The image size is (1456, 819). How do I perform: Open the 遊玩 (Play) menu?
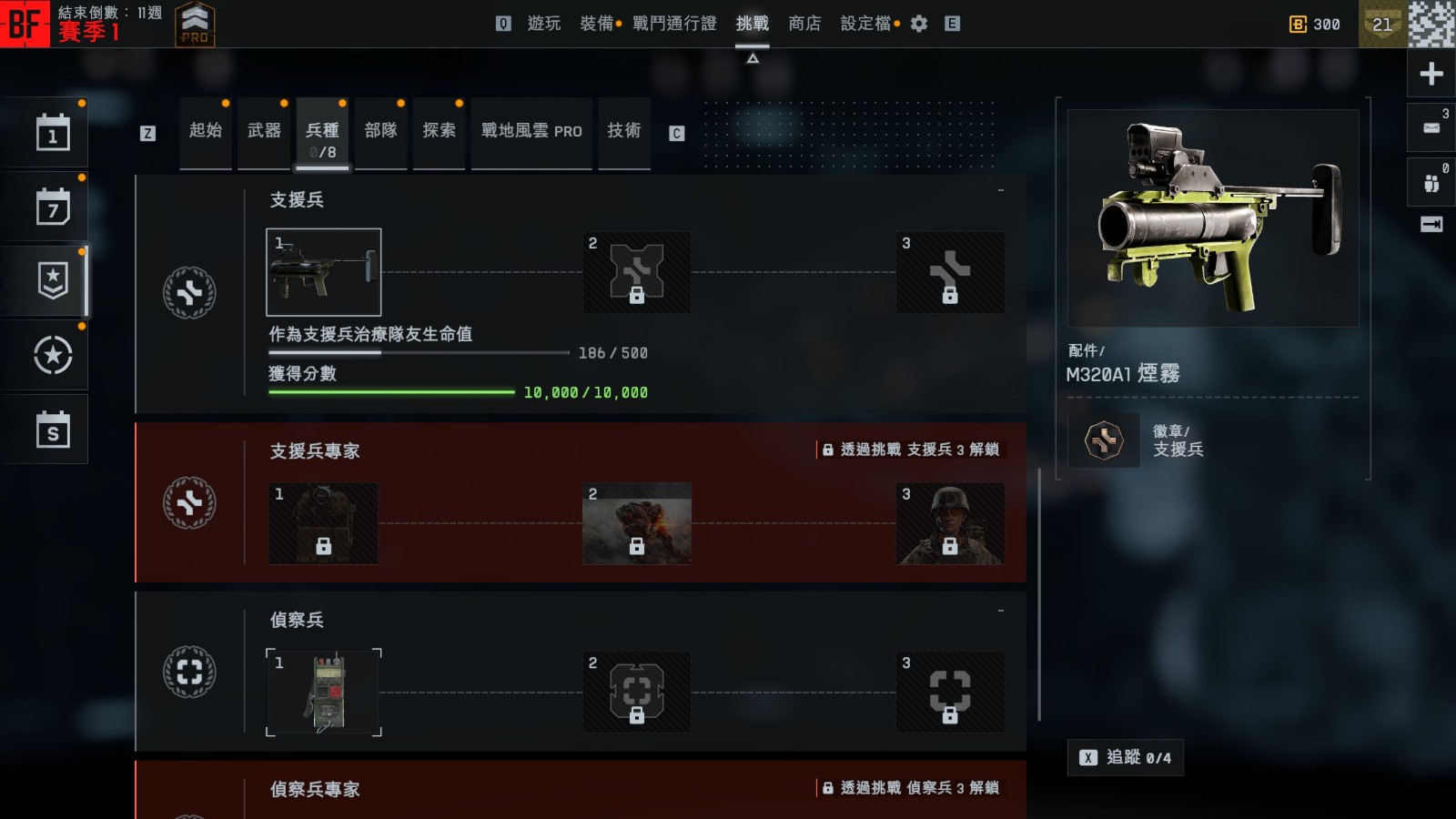pos(543,24)
